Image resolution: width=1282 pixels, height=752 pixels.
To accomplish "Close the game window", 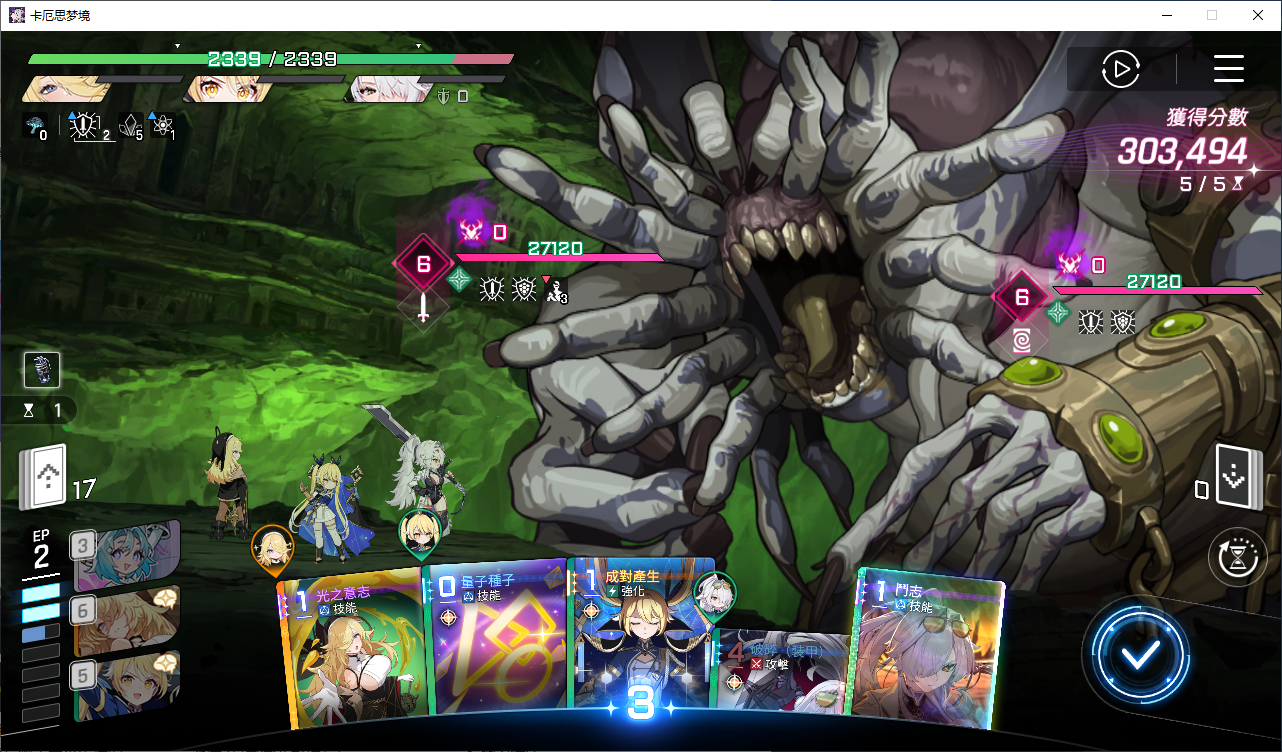I will 1257,15.
